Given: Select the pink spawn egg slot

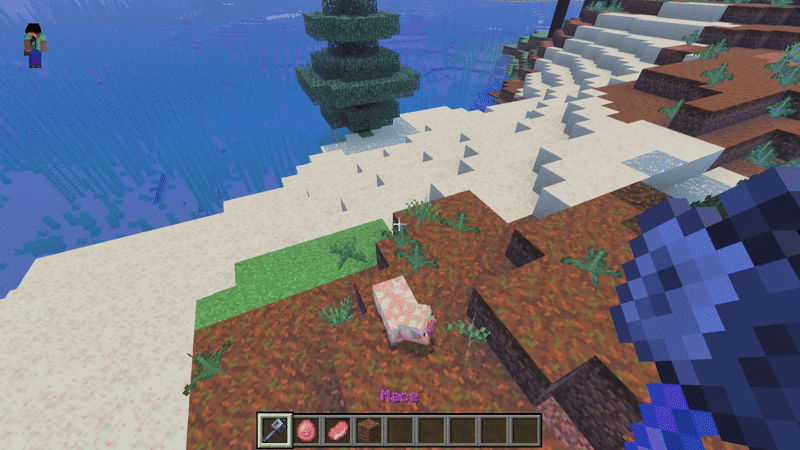Looking at the screenshot, I should pos(306,430).
